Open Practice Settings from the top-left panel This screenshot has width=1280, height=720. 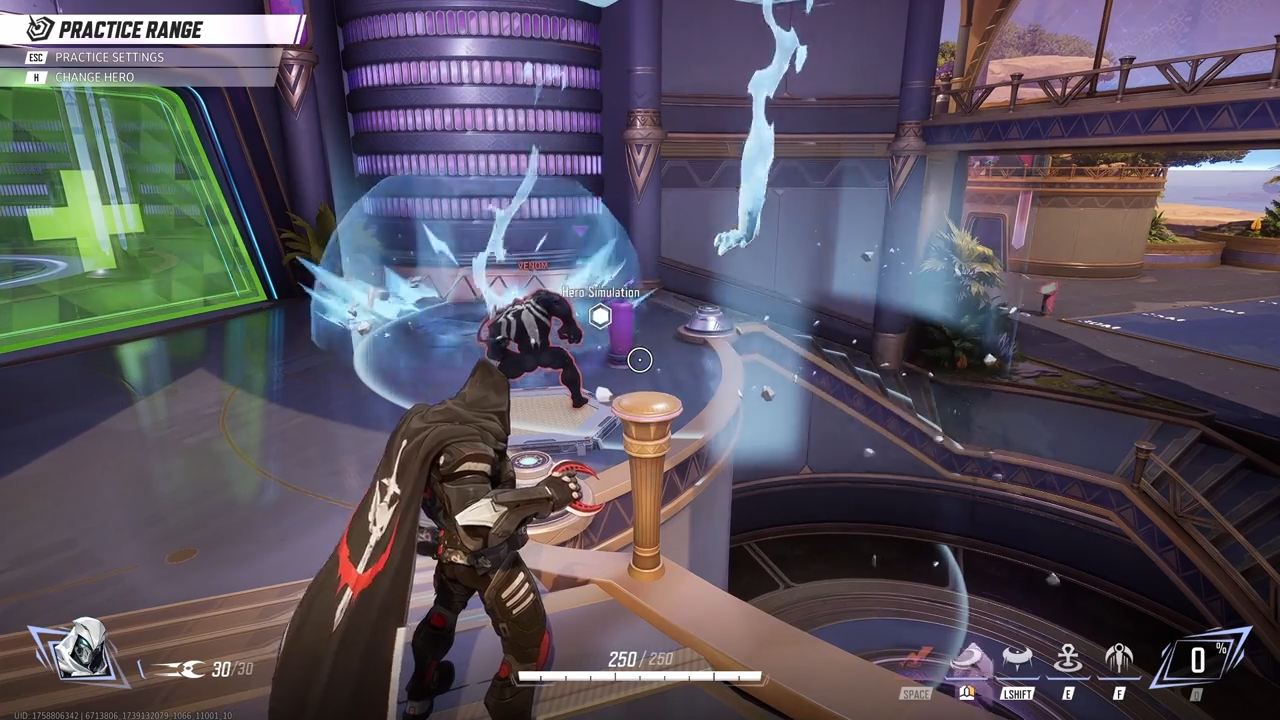click(109, 57)
